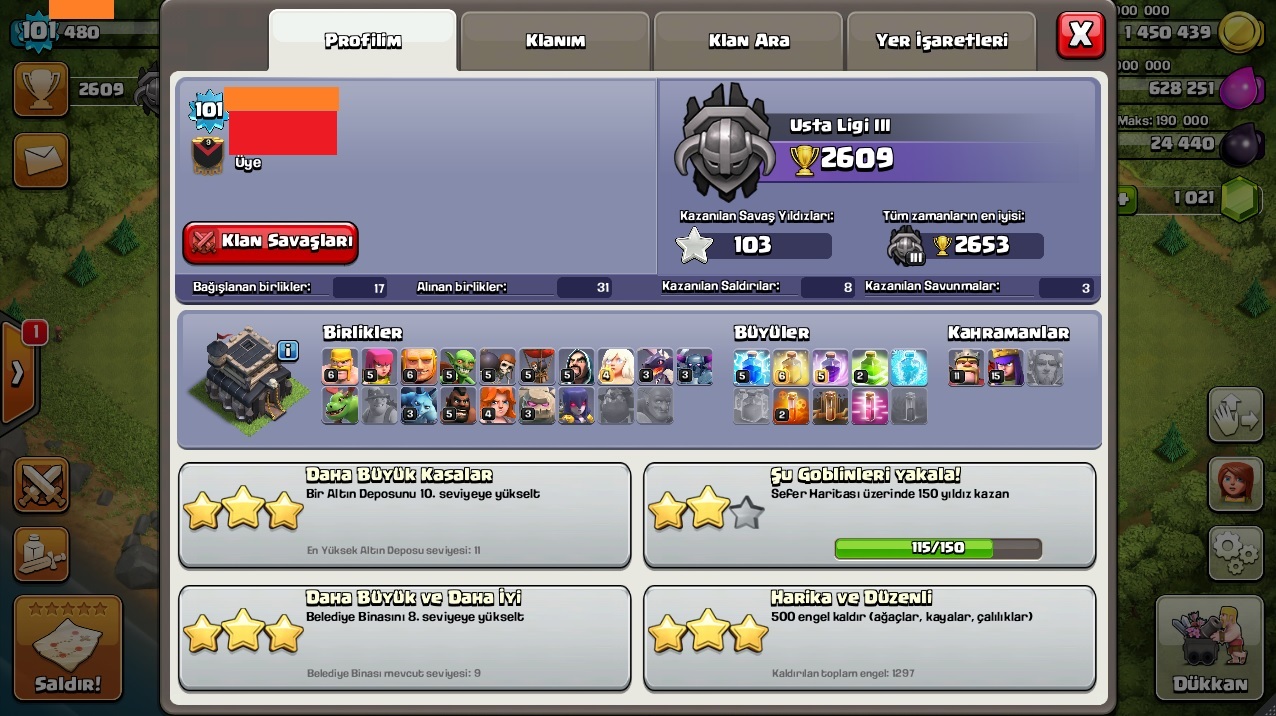Open the Dükkan shop
The image size is (1276, 716).
(1209, 647)
